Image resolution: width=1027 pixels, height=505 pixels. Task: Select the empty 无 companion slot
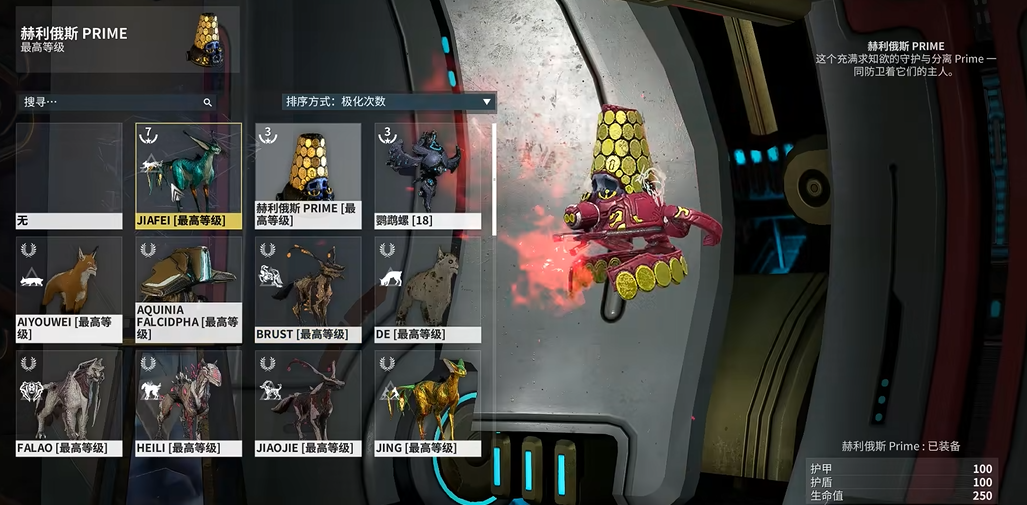tap(69, 176)
